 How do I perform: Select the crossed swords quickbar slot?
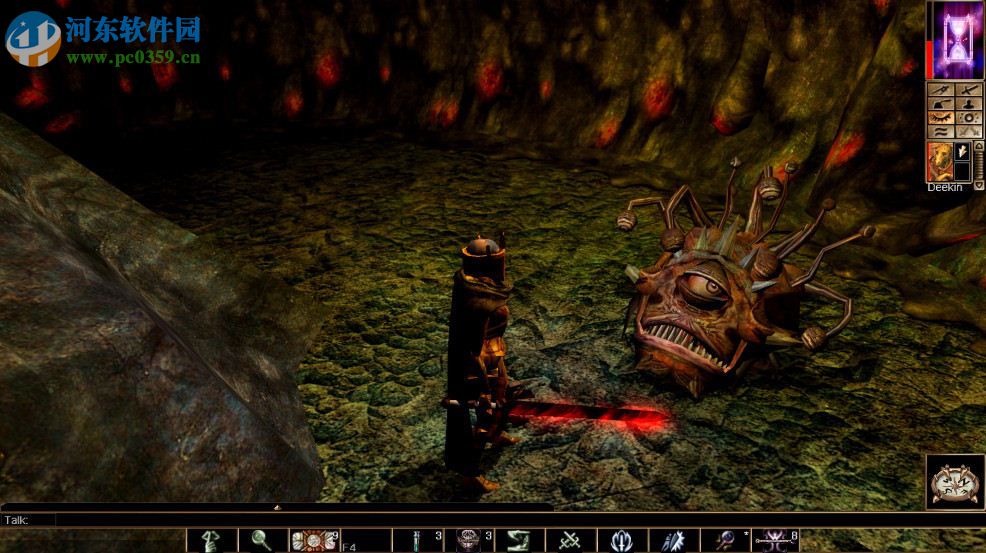tap(570, 540)
